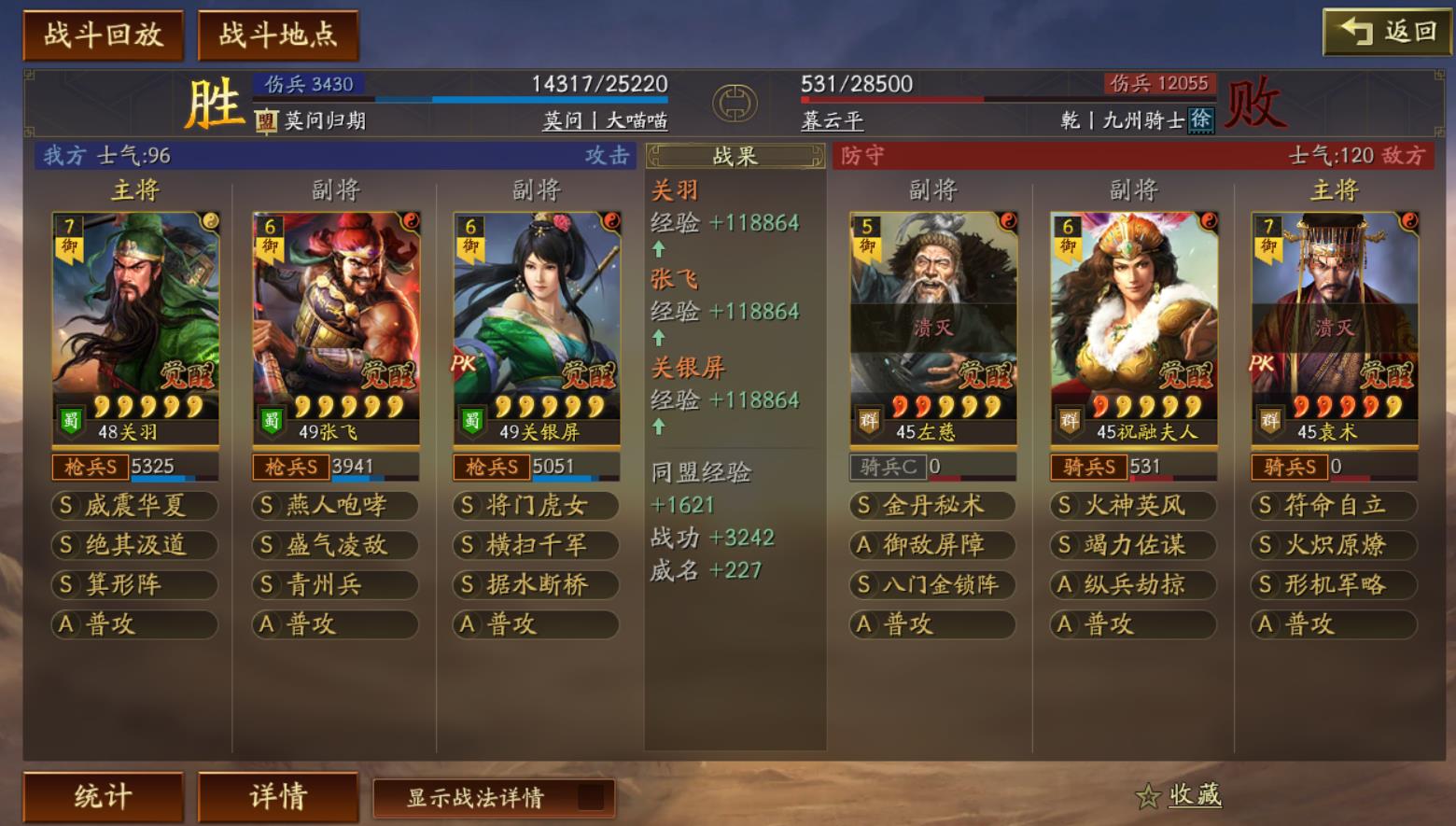Viewport: 1456px width, 826px height.
Task: Open the 火神英风 skill entry
Action: [1134, 506]
